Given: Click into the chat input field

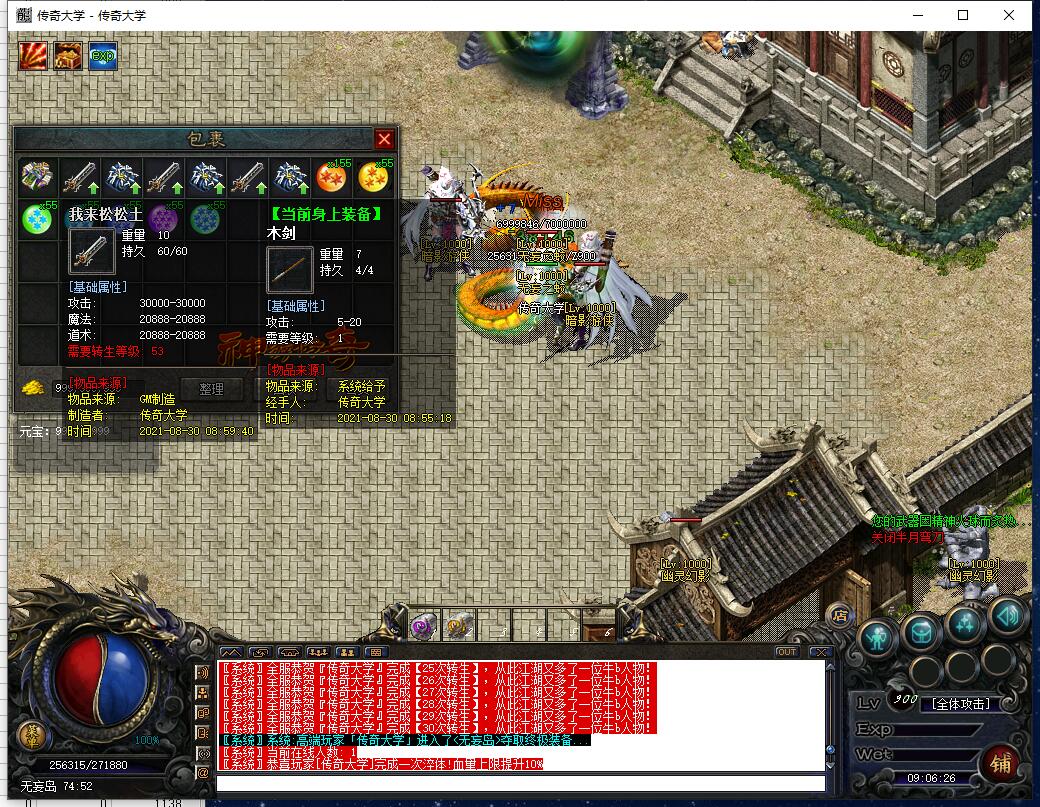Looking at the screenshot, I should [520, 783].
